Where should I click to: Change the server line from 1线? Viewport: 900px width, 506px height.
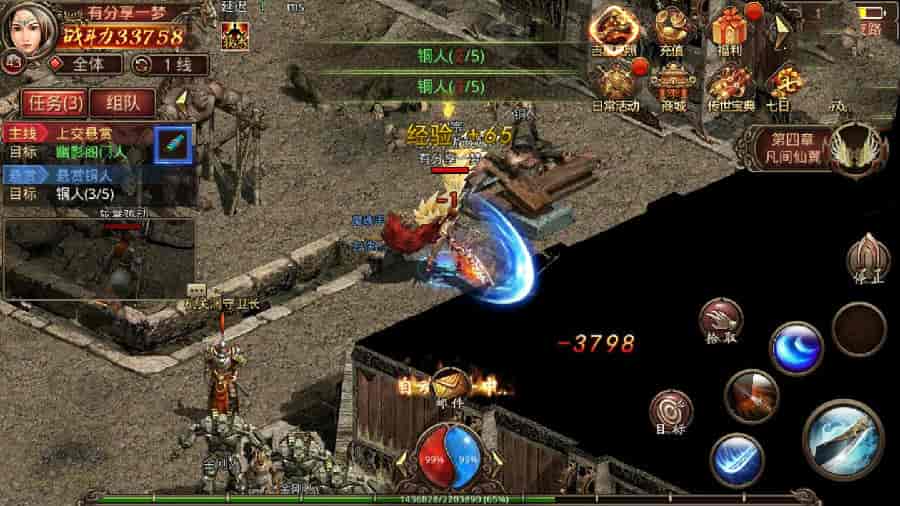click(171, 65)
